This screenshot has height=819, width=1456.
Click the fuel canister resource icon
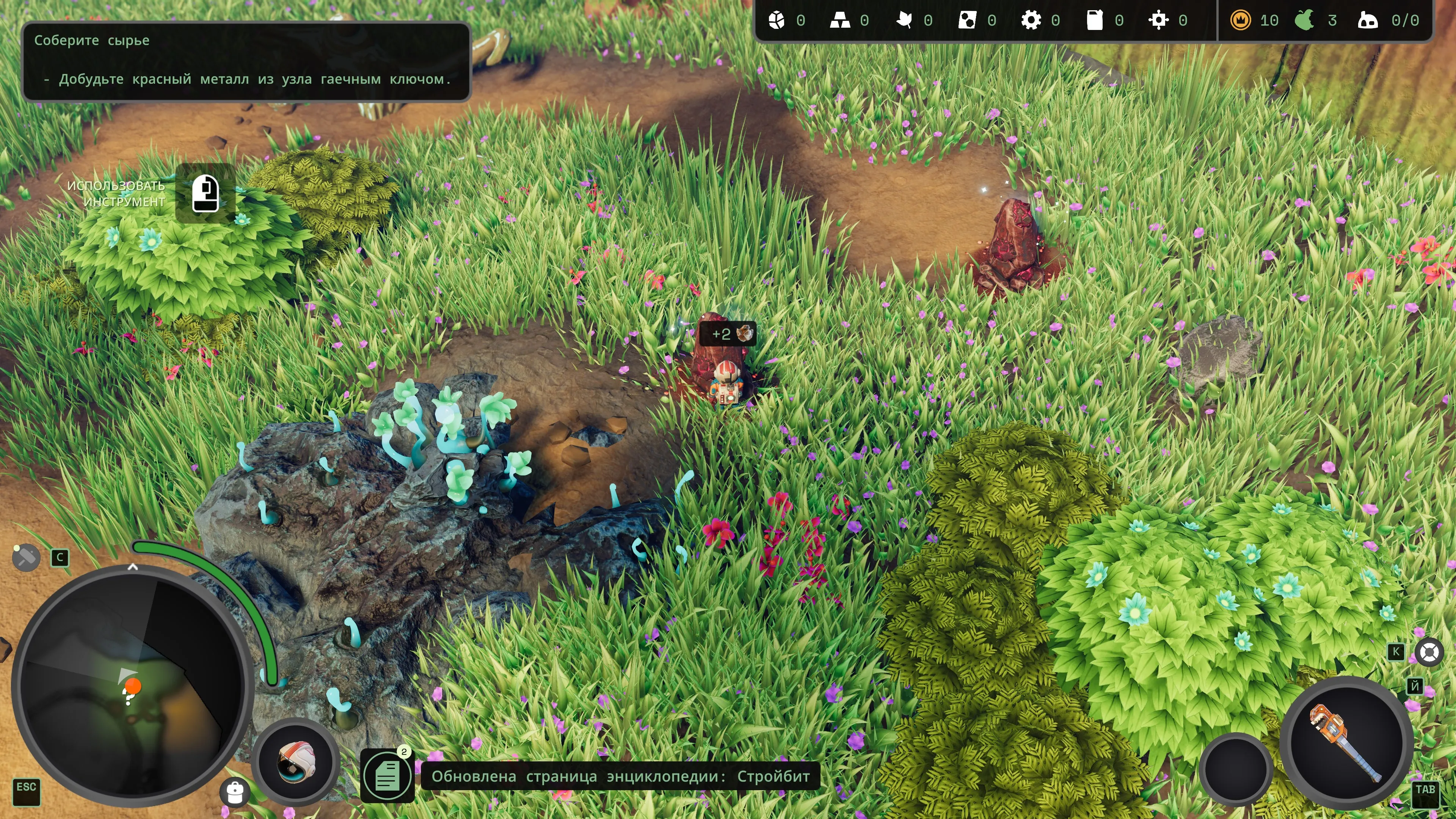(x=1094, y=21)
